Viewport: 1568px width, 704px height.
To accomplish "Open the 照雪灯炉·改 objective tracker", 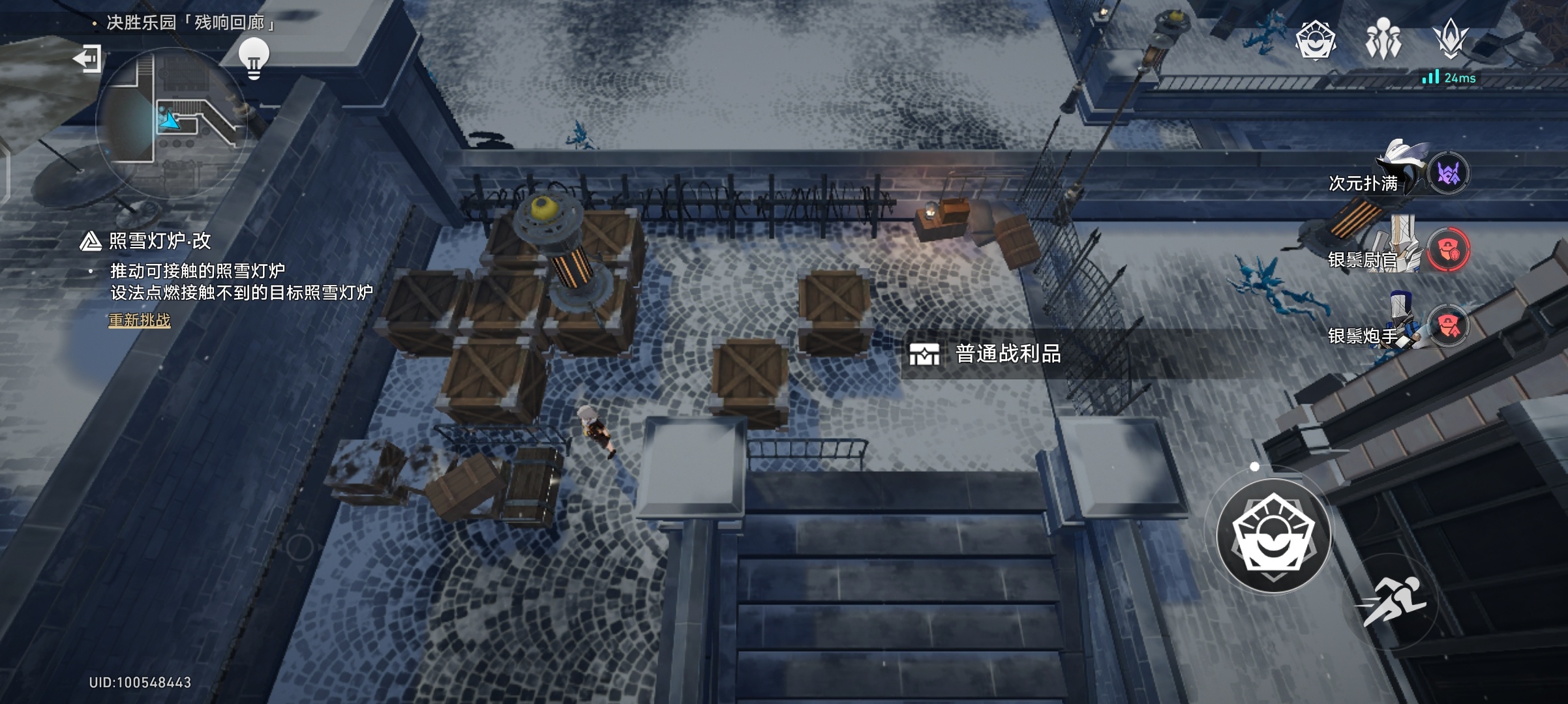I will [159, 241].
